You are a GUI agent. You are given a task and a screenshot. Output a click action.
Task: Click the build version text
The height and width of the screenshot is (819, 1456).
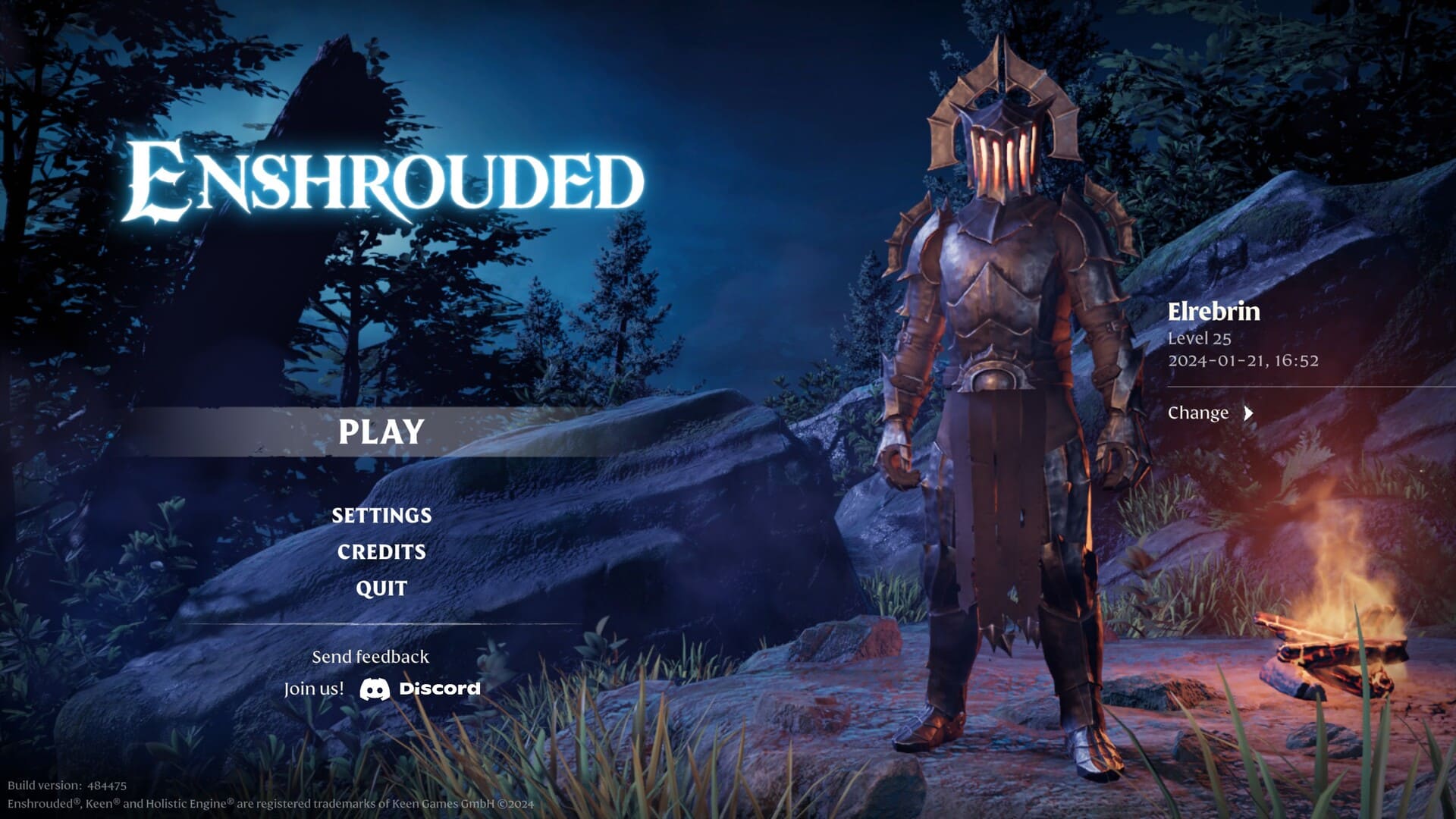[x=64, y=787]
